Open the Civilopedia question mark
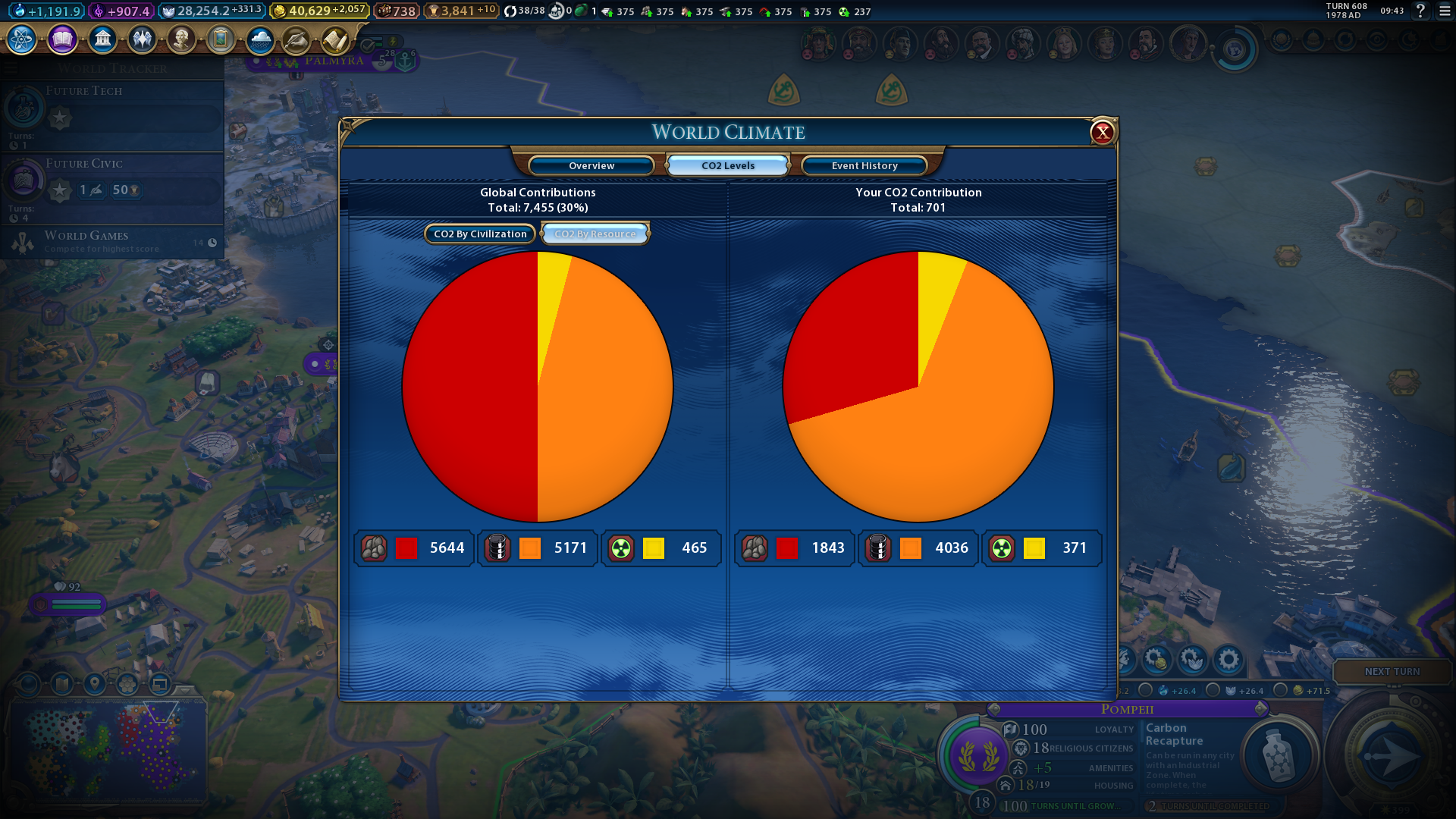 [1420, 11]
